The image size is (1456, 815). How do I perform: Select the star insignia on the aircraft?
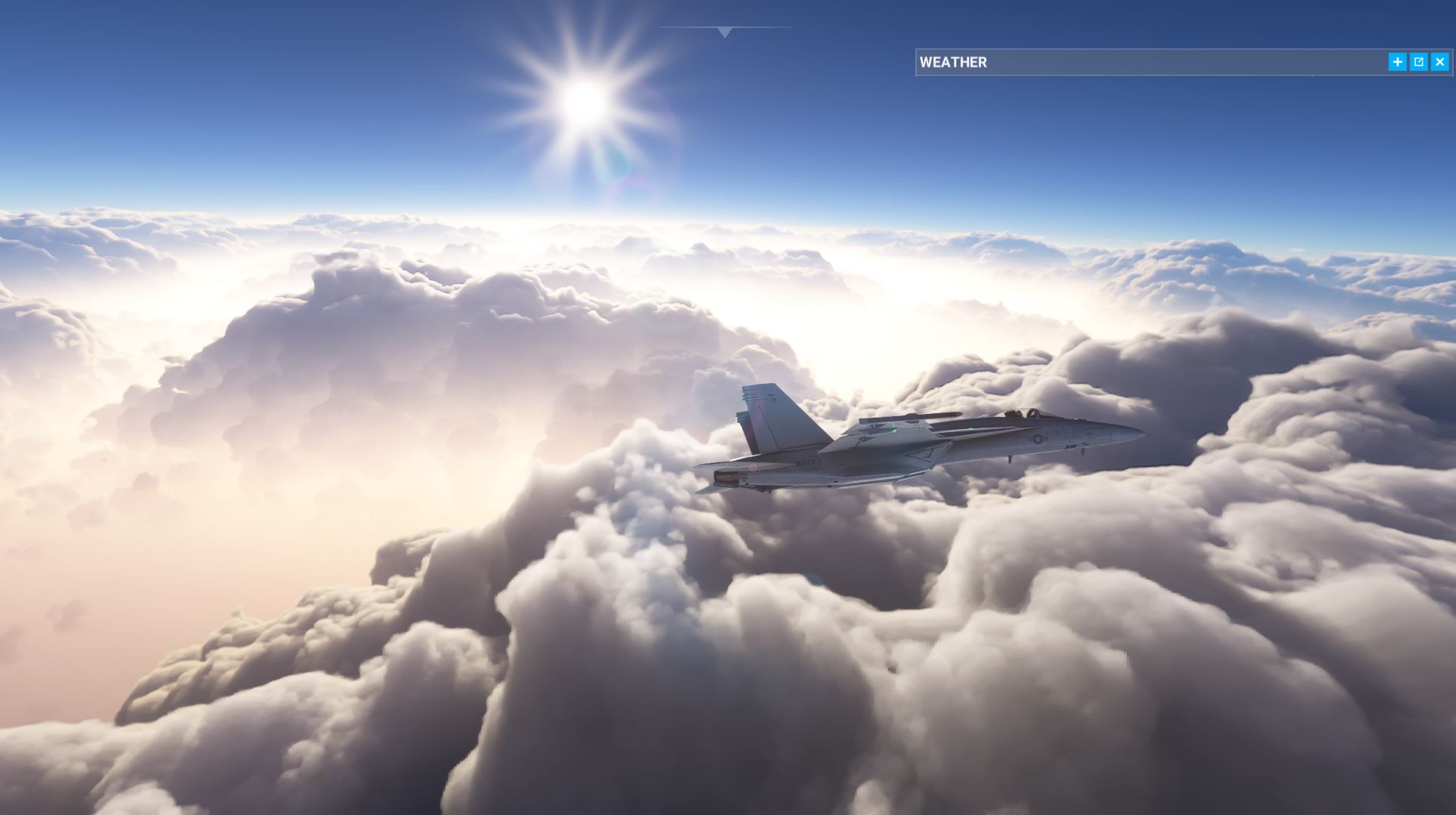click(1037, 440)
